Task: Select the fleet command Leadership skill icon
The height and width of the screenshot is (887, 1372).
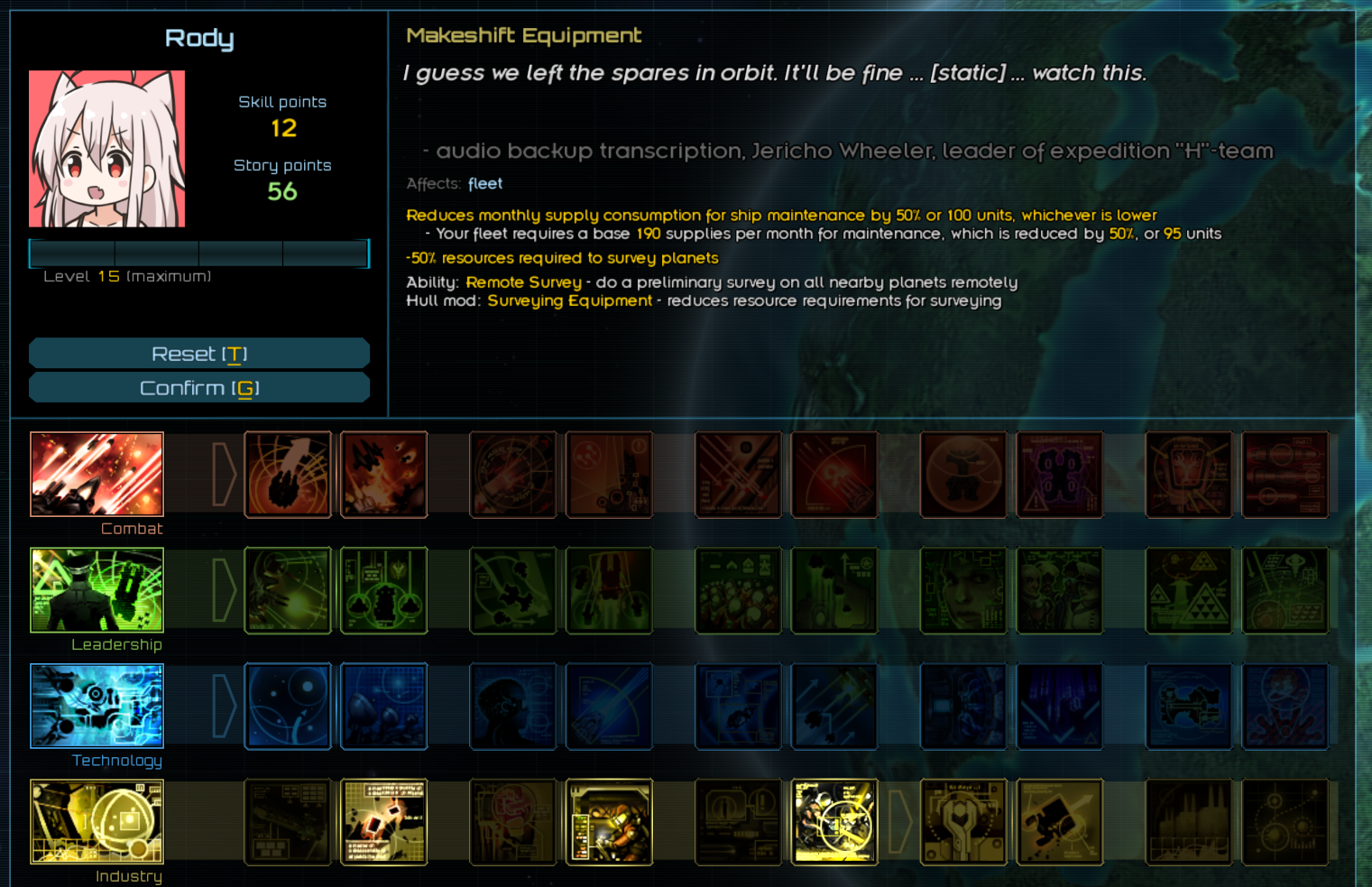Action: [383, 590]
